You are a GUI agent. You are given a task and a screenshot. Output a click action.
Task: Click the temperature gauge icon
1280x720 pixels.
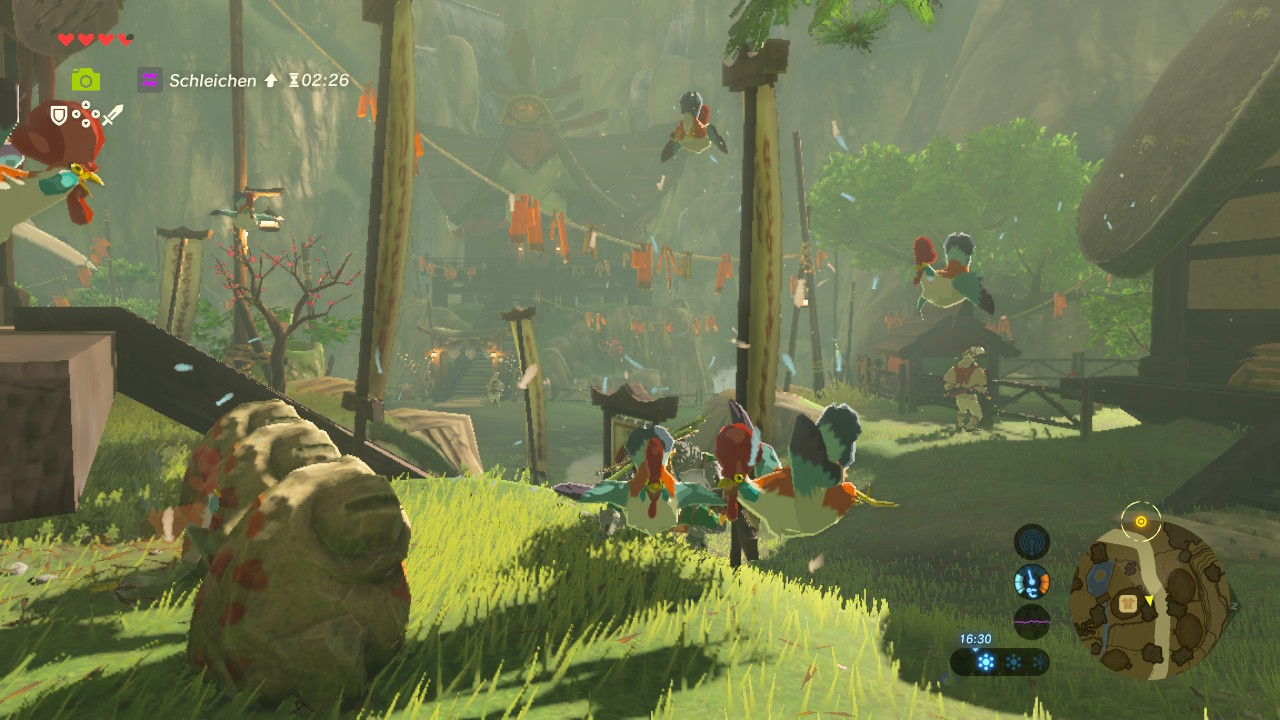(x=1031, y=581)
